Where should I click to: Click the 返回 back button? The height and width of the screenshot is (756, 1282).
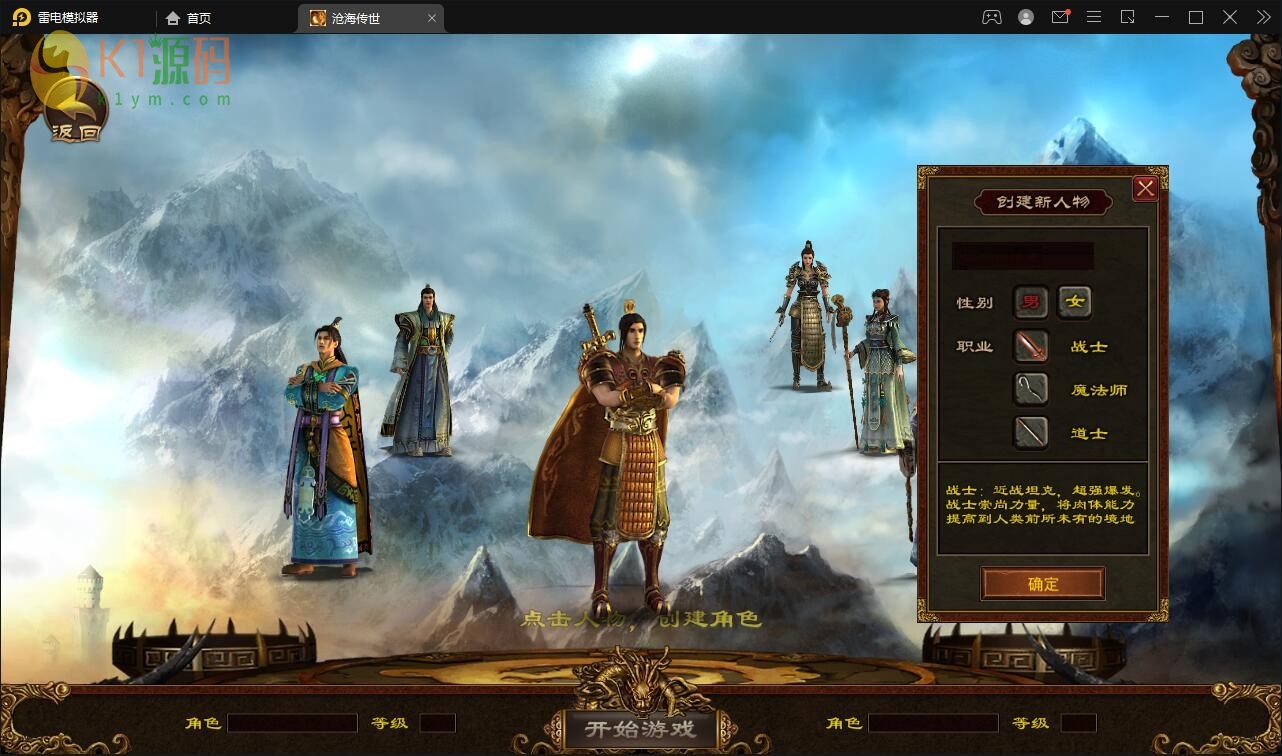pyautogui.click(x=76, y=113)
